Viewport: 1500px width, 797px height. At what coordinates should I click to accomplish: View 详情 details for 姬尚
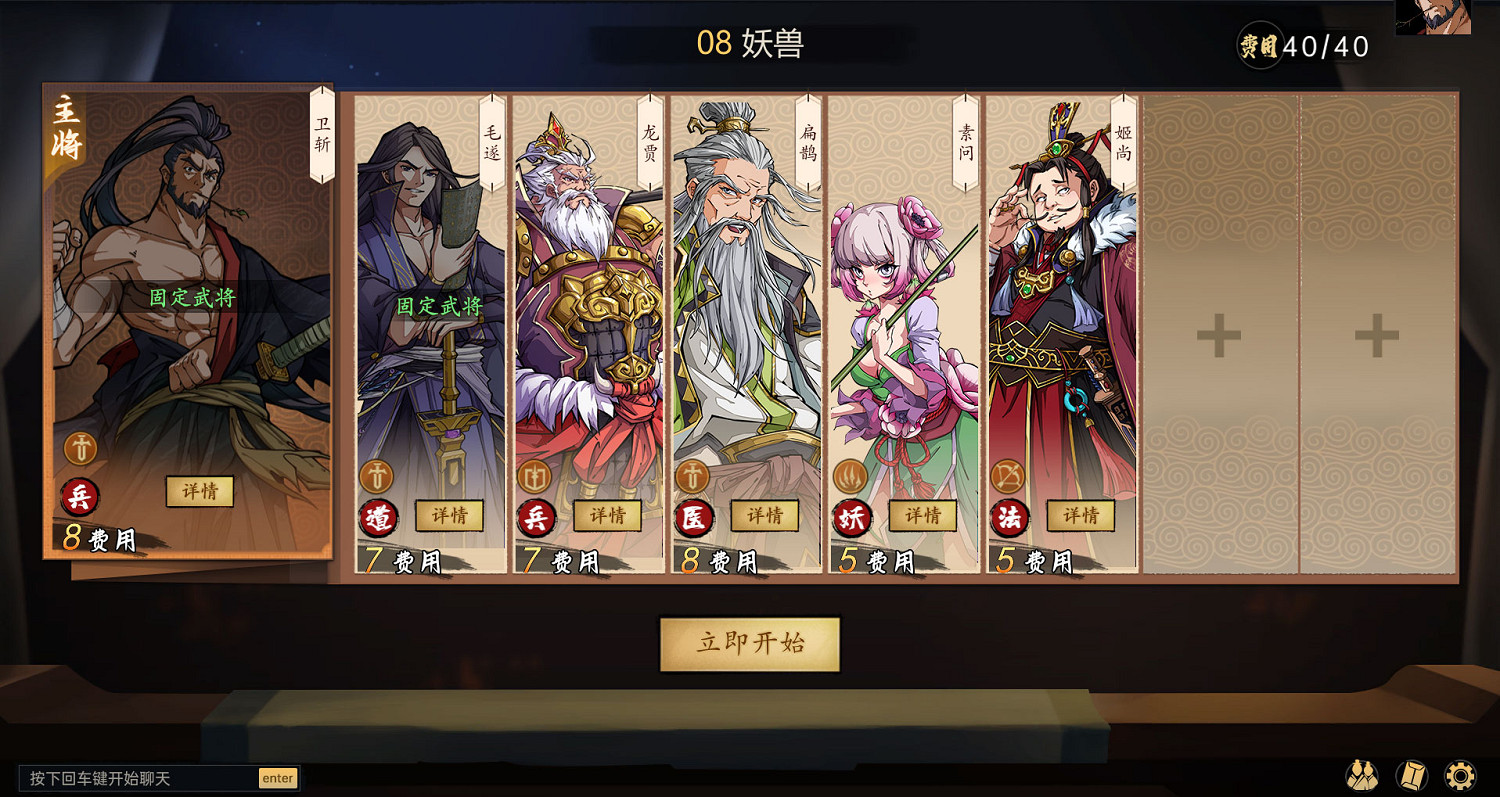pyautogui.click(x=1082, y=517)
